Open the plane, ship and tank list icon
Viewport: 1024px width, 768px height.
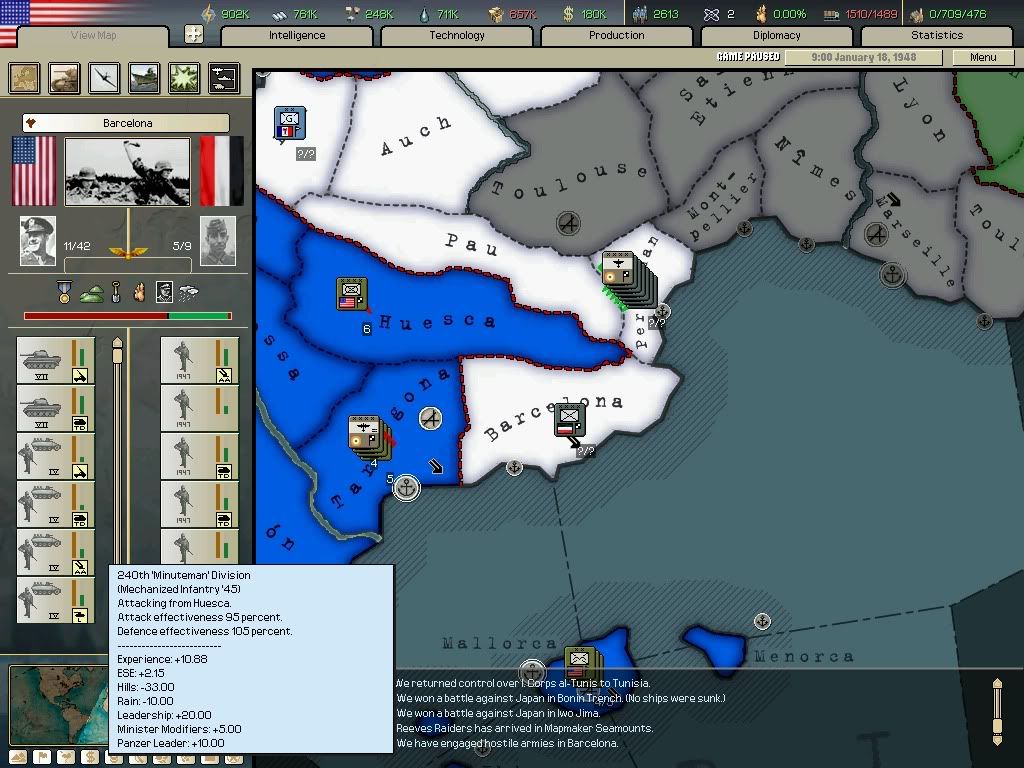[x=222, y=77]
